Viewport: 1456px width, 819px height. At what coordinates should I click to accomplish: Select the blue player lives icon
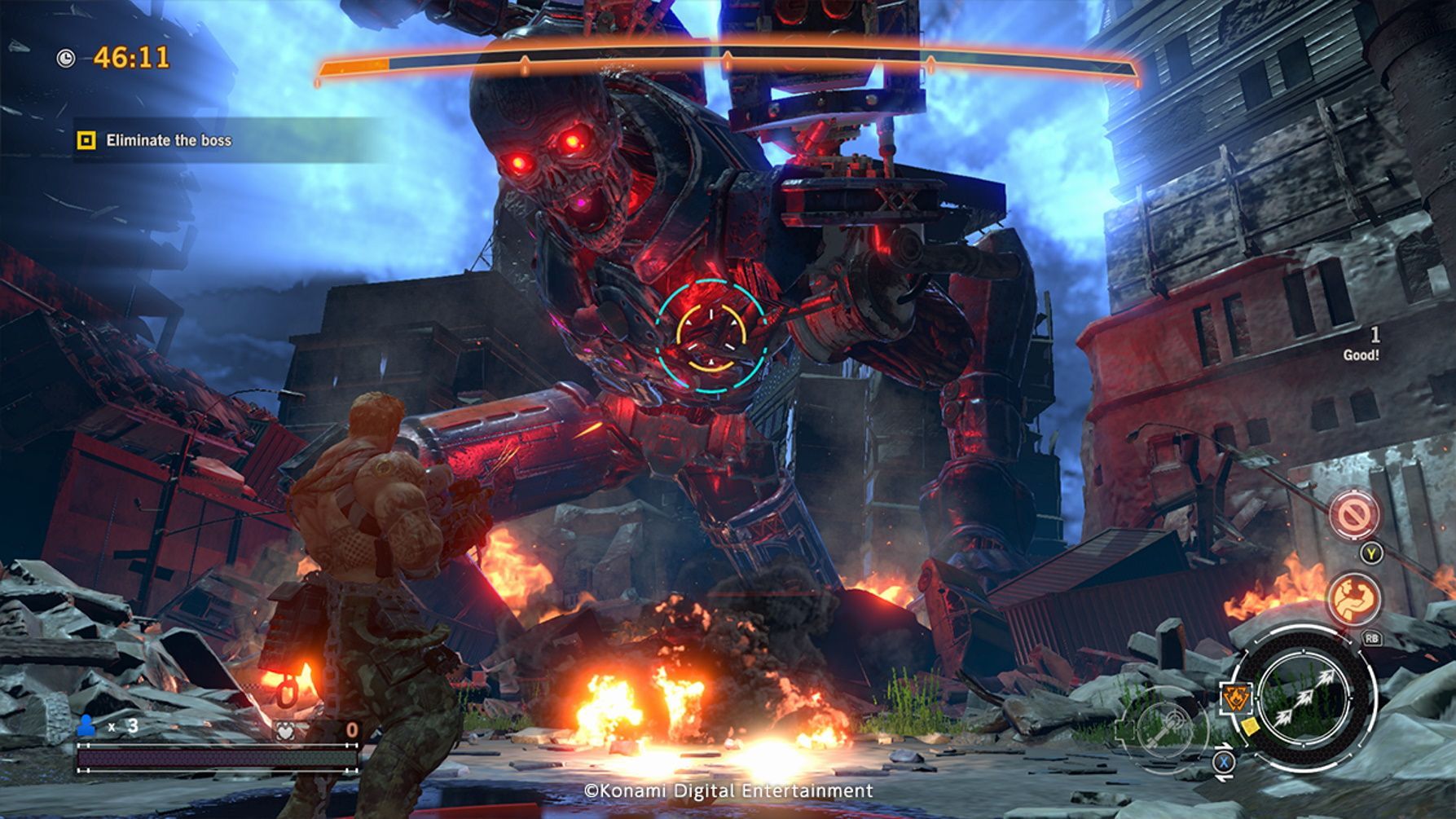pyautogui.click(x=87, y=724)
